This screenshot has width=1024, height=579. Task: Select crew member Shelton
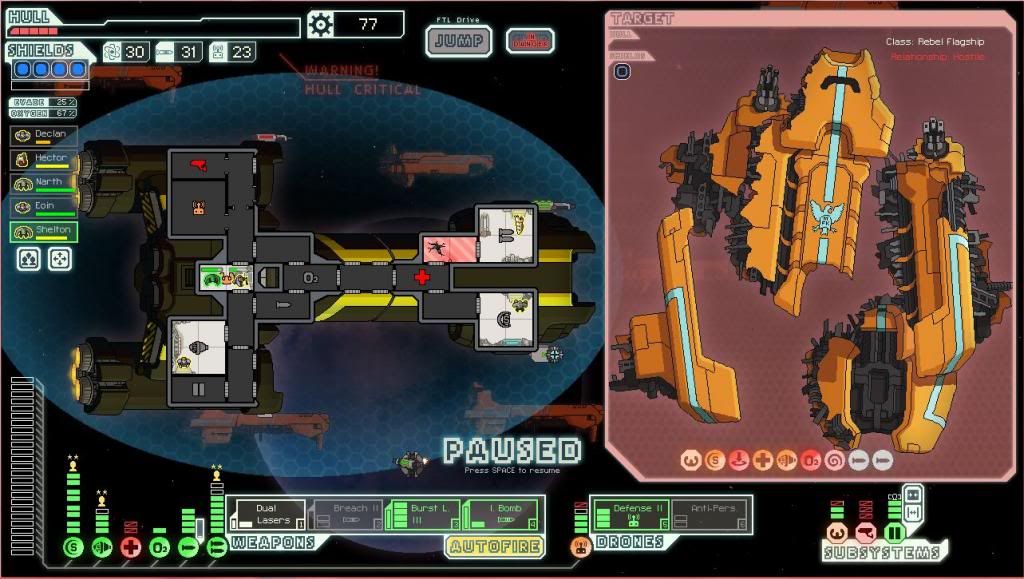tap(43, 231)
